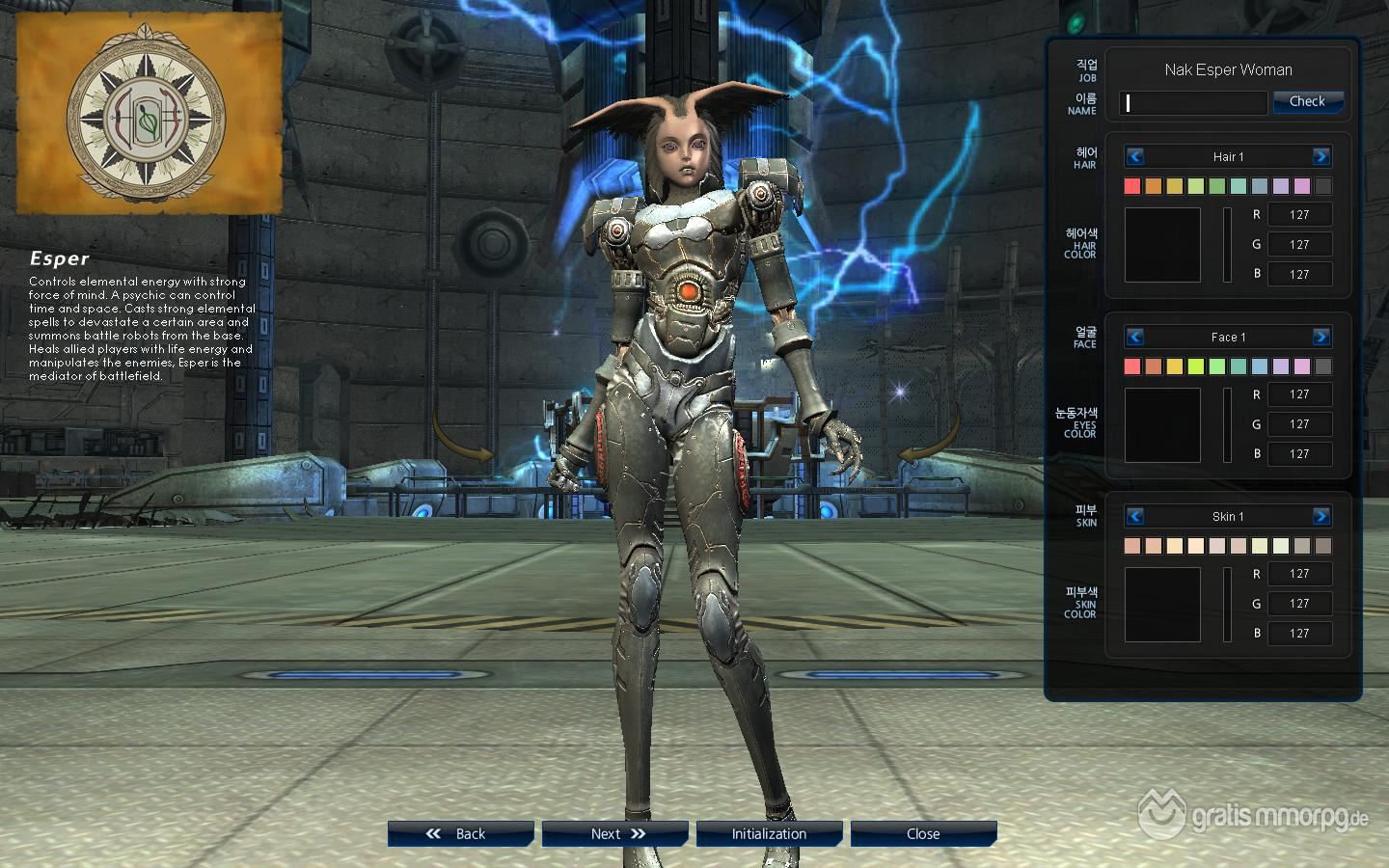Image resolution: width=1389 pixels, height=868 pixels.
Task: Choose the next face option
Action: 1321,337
